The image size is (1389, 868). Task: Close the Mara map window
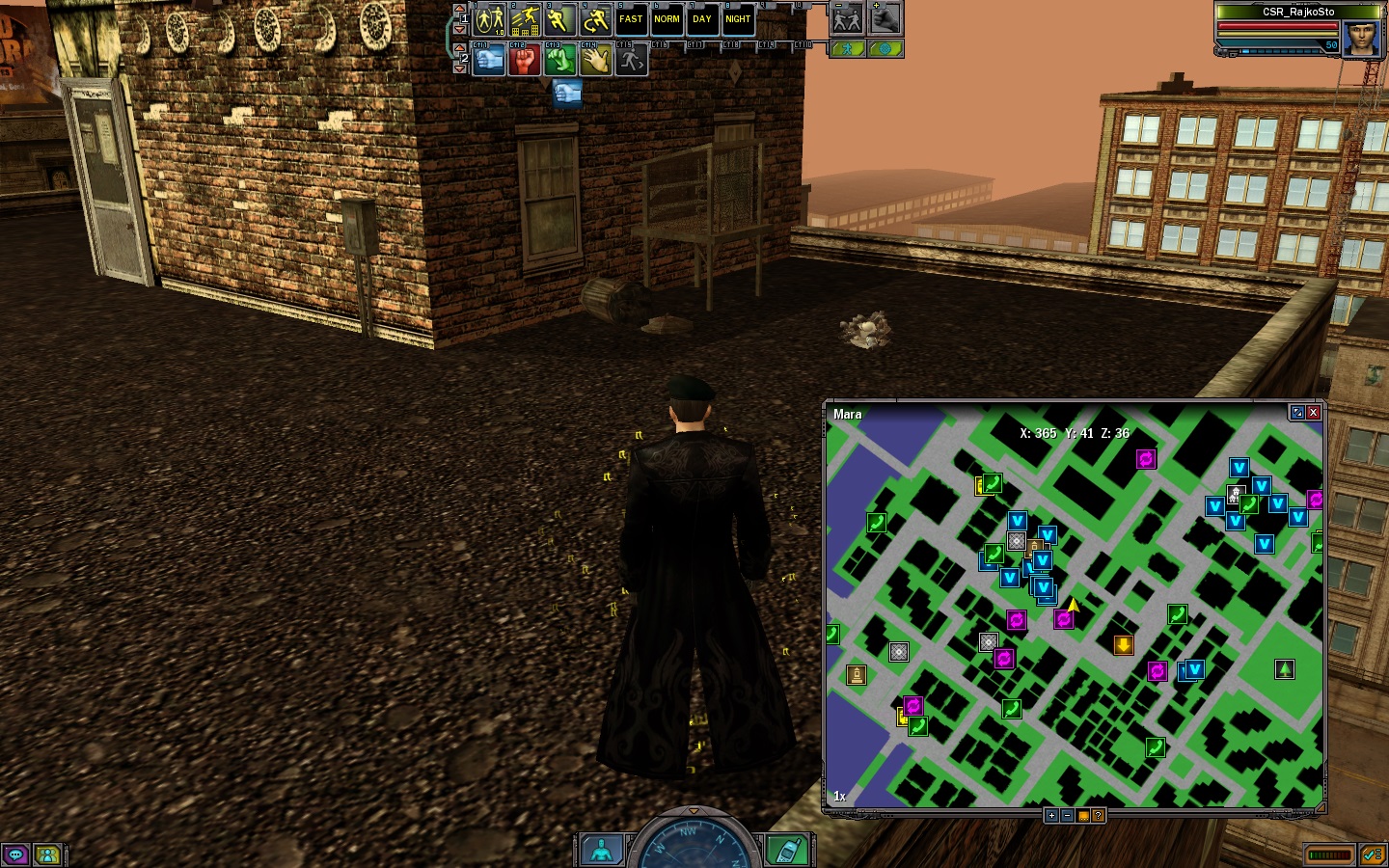(x=1313, y=413)
